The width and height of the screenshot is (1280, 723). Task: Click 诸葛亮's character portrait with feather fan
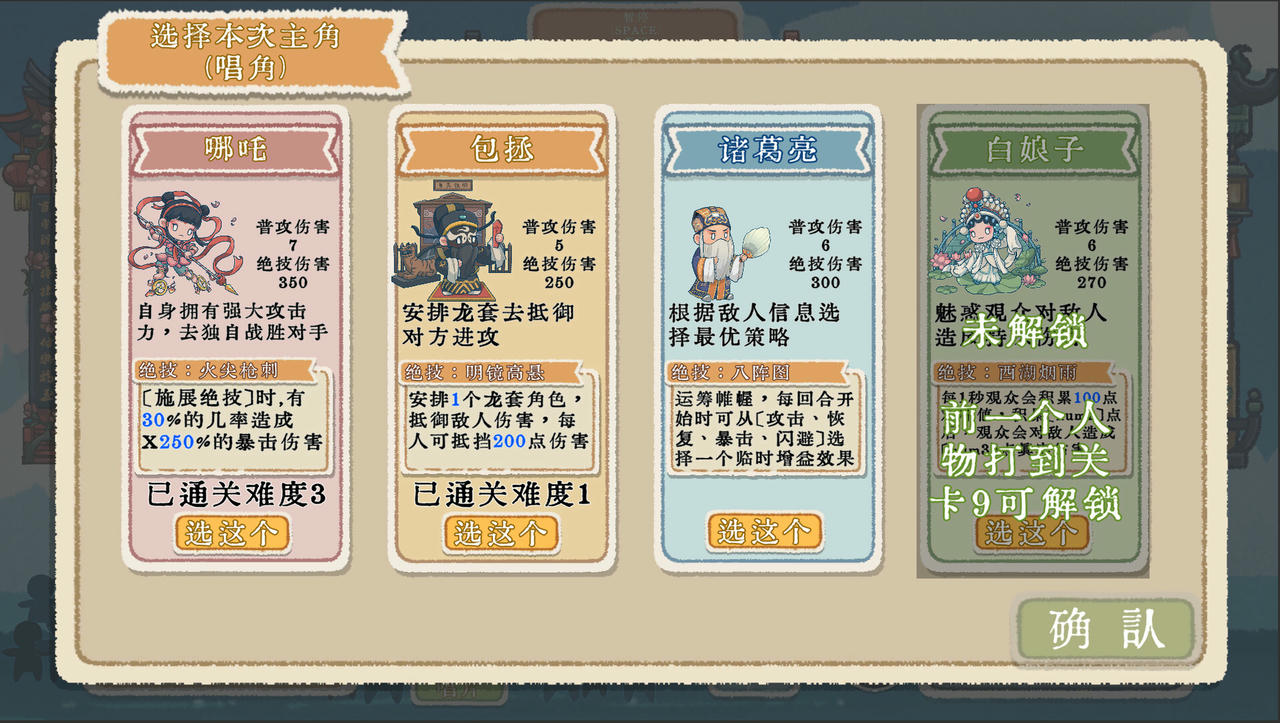click(712, 243)
